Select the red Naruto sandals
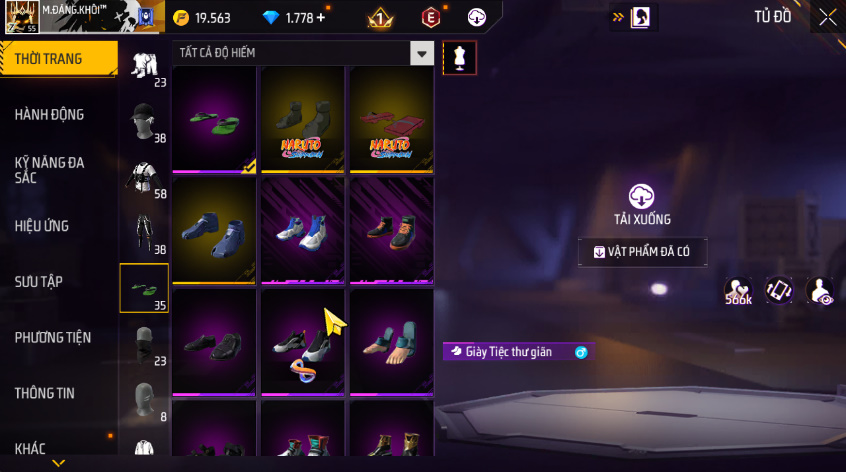This screenshot has width=846, height=472. click(392, 120)
